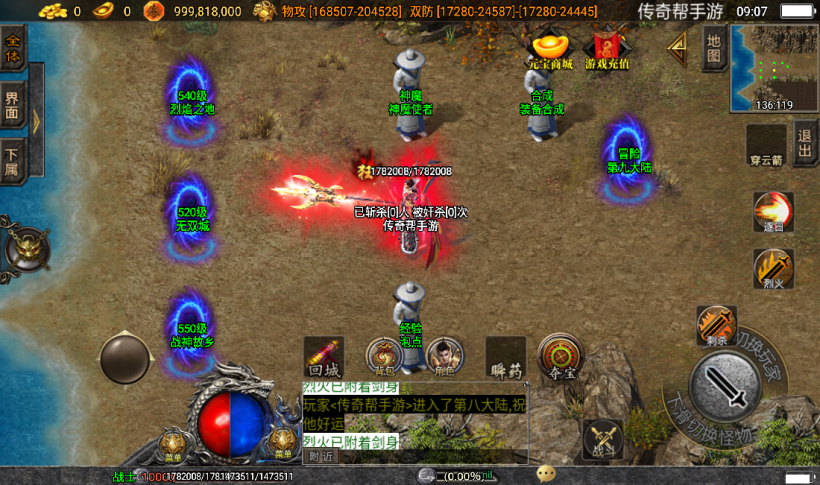Select the 全体 tab on the side panel
Image resolution: width=820 pixels, height=485 pixels.
pyautogui.click(x=13, y=48)
